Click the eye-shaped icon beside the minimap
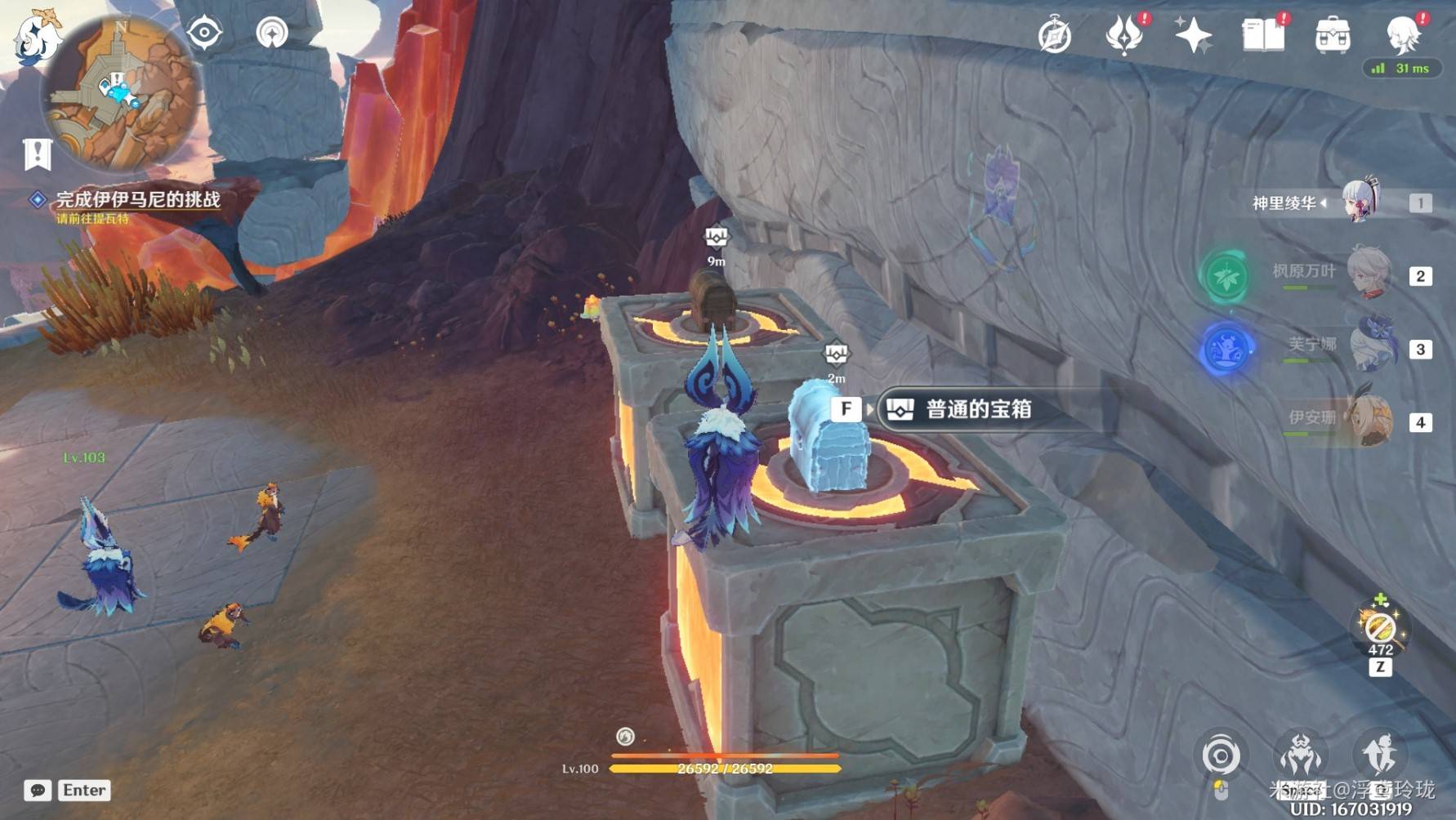The height and width of the screenshot is (820, 1456). (204, 33)
